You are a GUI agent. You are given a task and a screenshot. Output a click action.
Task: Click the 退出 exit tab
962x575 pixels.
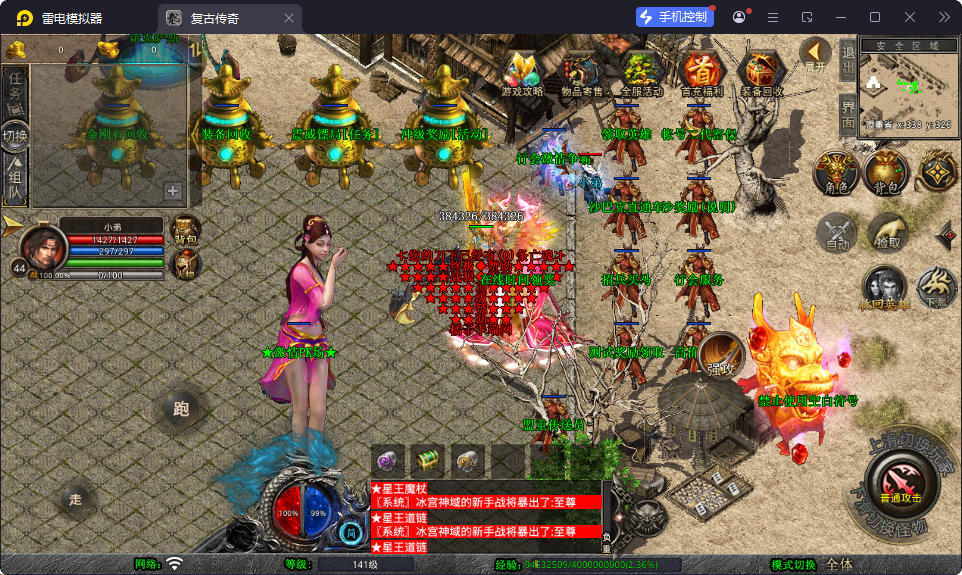click(x=847, y=62)
